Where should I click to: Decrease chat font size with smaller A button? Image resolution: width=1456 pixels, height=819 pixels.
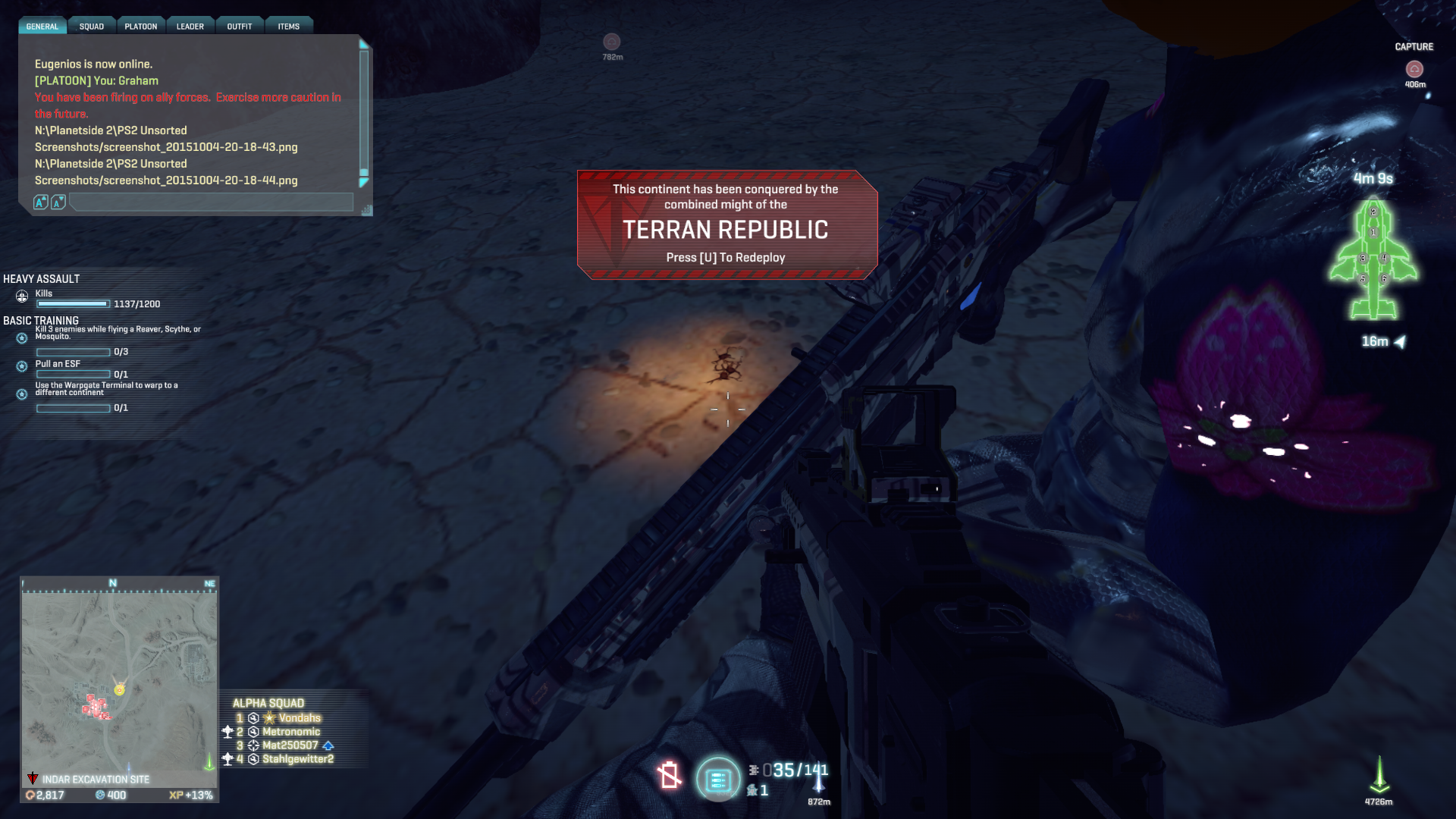[58, 202]
